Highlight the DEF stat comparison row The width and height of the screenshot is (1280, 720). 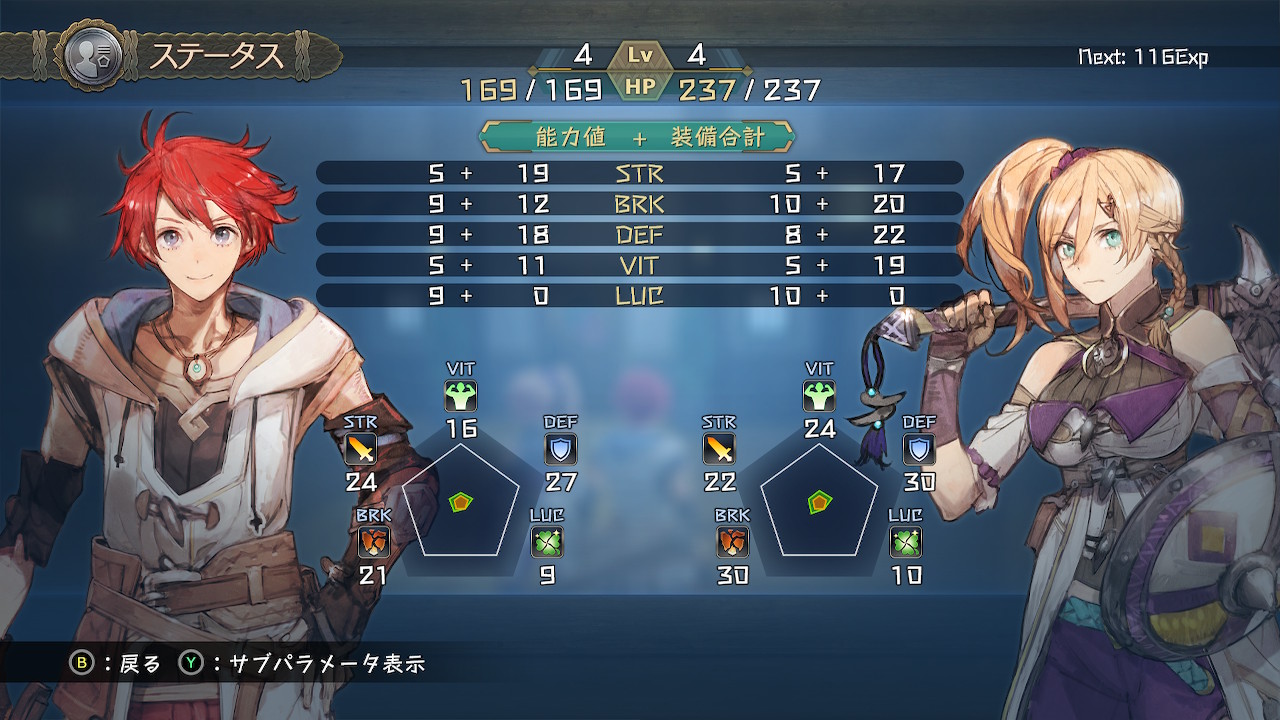[x=639, y=235]
